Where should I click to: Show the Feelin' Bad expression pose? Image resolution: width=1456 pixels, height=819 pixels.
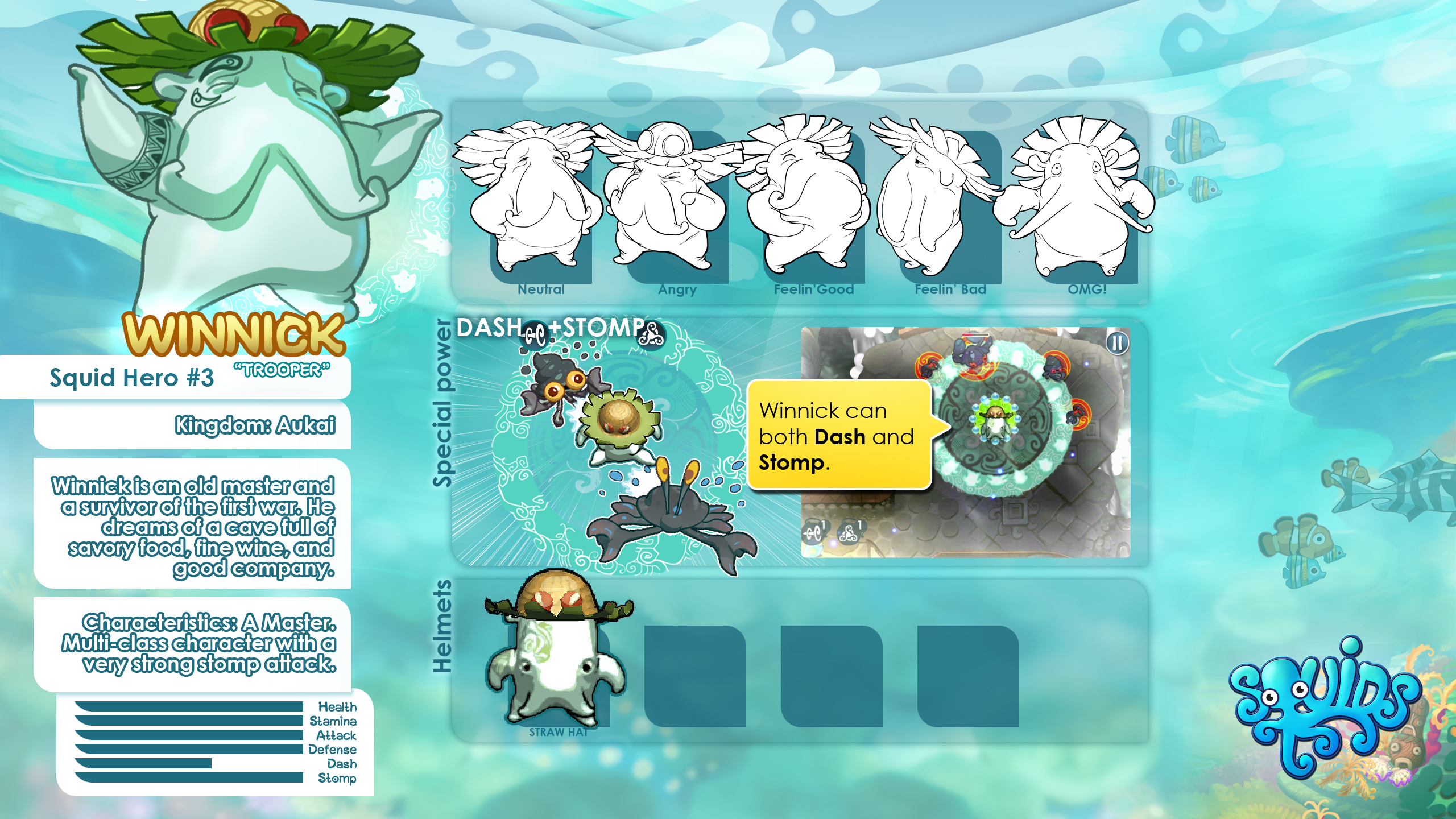pos(950,205)
